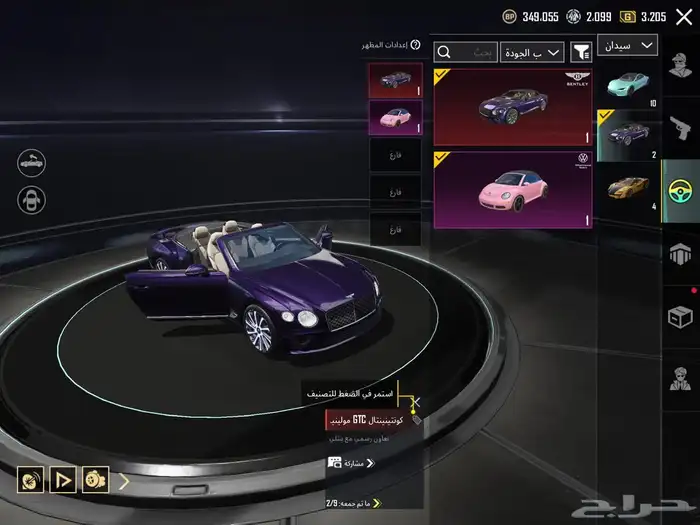
Task: Switch to the steering wheel vehicles tab
Action: pyautogui.click(x=681, y=188)
